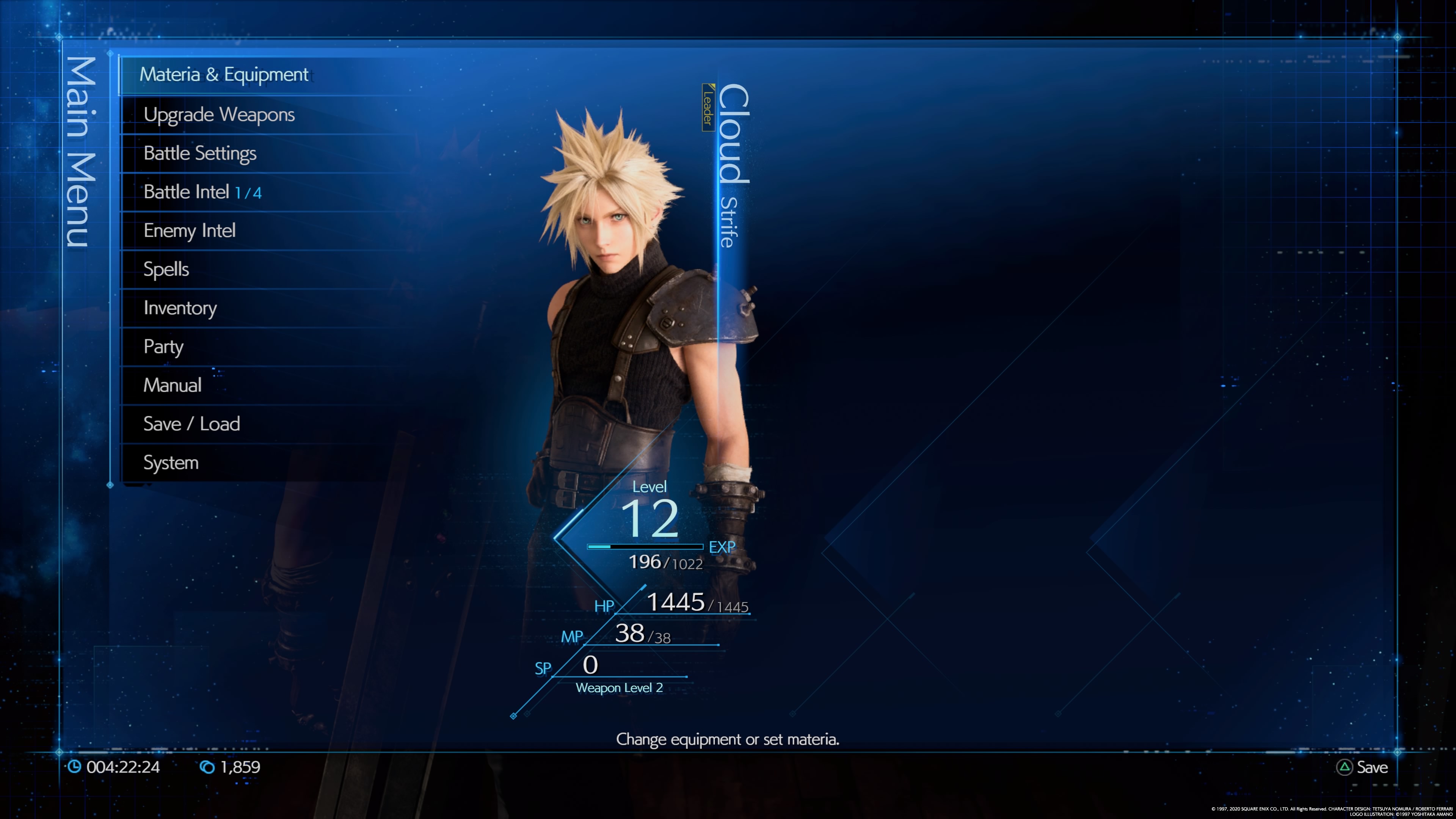Open the Enemy Intel list
Viewport: 1456px width, 819px height.
coord(189,231)
